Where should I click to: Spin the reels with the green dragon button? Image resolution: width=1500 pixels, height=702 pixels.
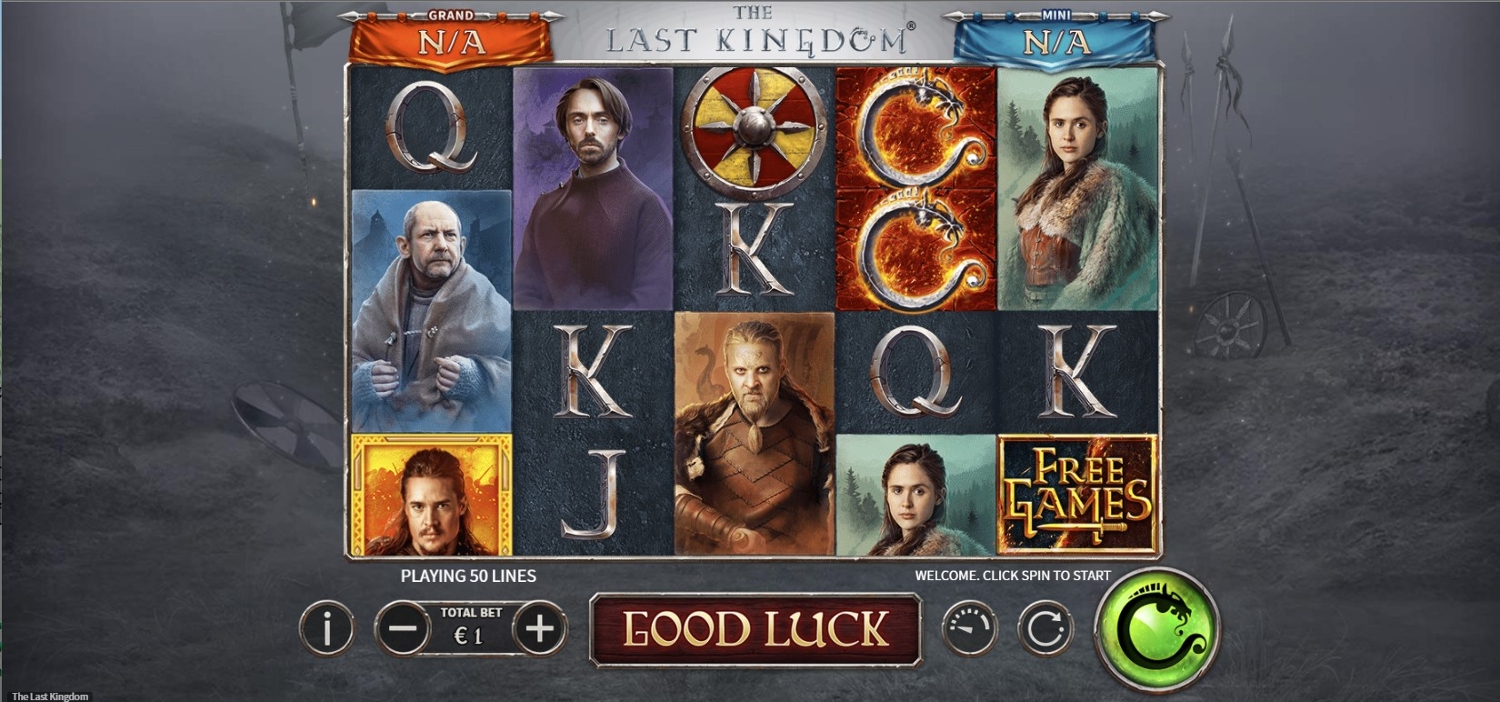[1157, 629]
